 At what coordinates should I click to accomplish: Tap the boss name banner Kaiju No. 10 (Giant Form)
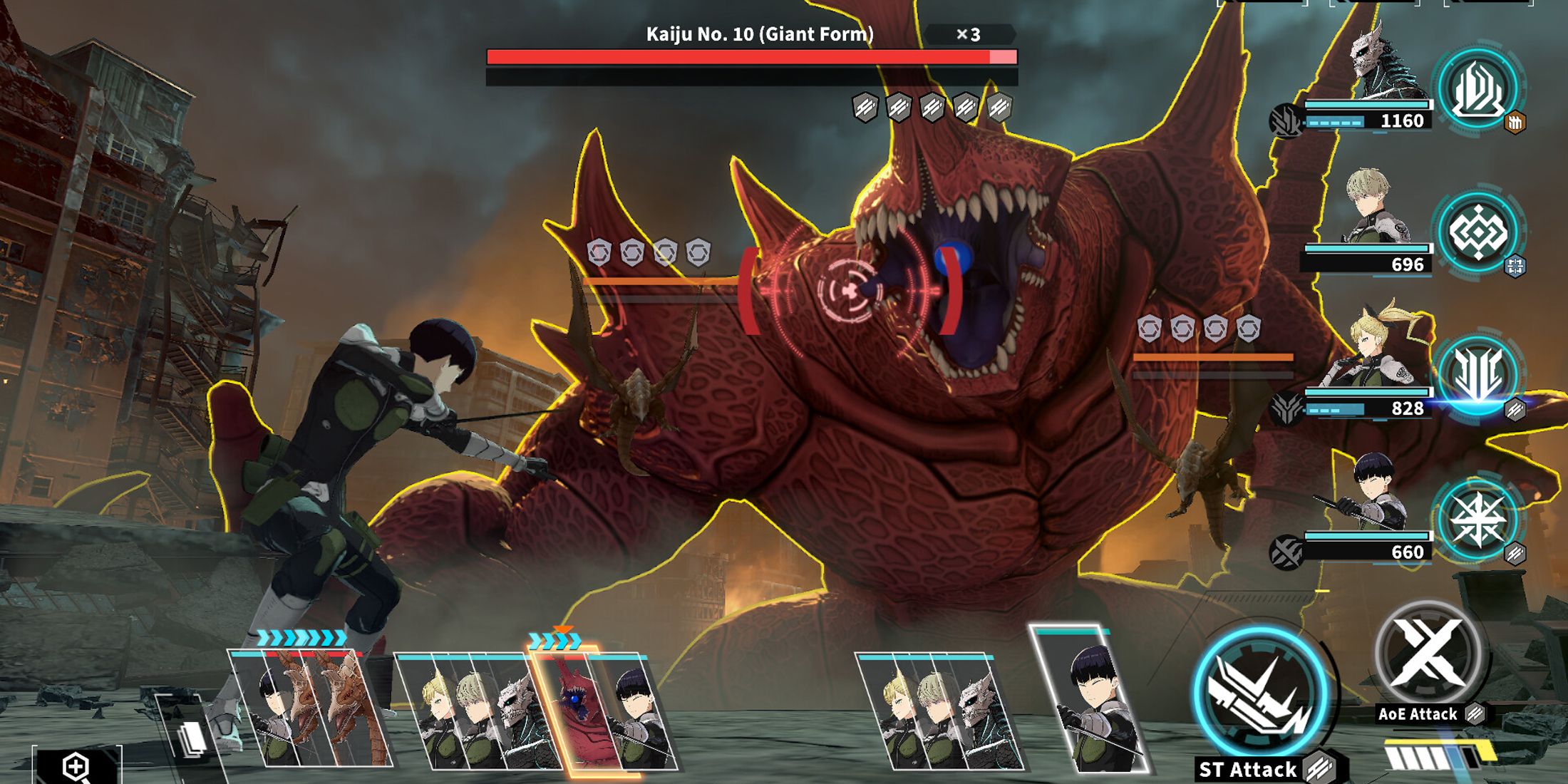(759, 32)
